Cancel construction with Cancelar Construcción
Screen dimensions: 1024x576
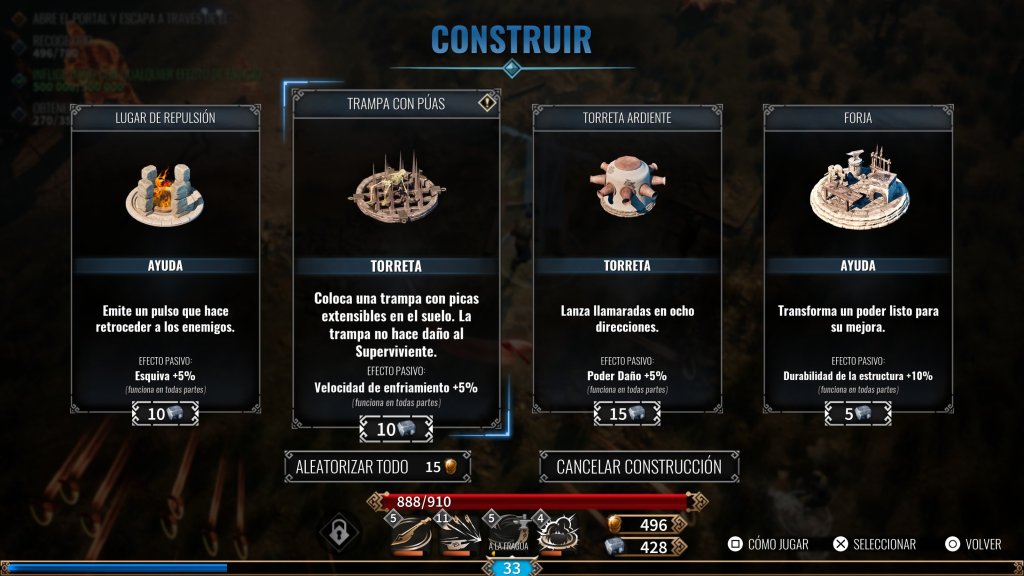pyautogui.click(x=639, y=466)
